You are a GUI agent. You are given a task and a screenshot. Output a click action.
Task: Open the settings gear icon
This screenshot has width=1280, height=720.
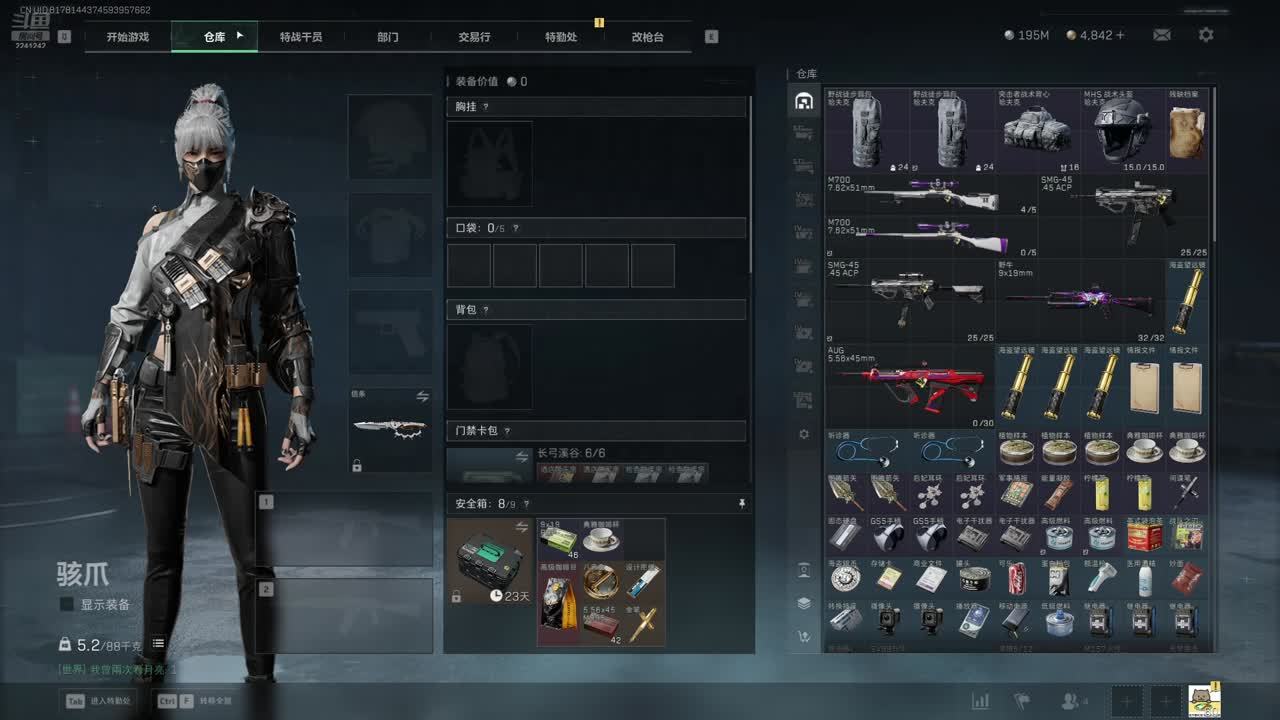(1206, 35)
